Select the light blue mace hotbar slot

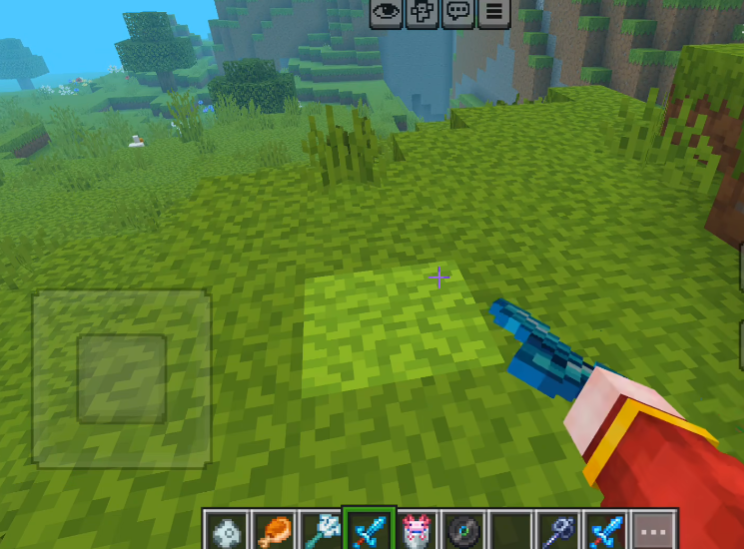(x=321, y=529)
